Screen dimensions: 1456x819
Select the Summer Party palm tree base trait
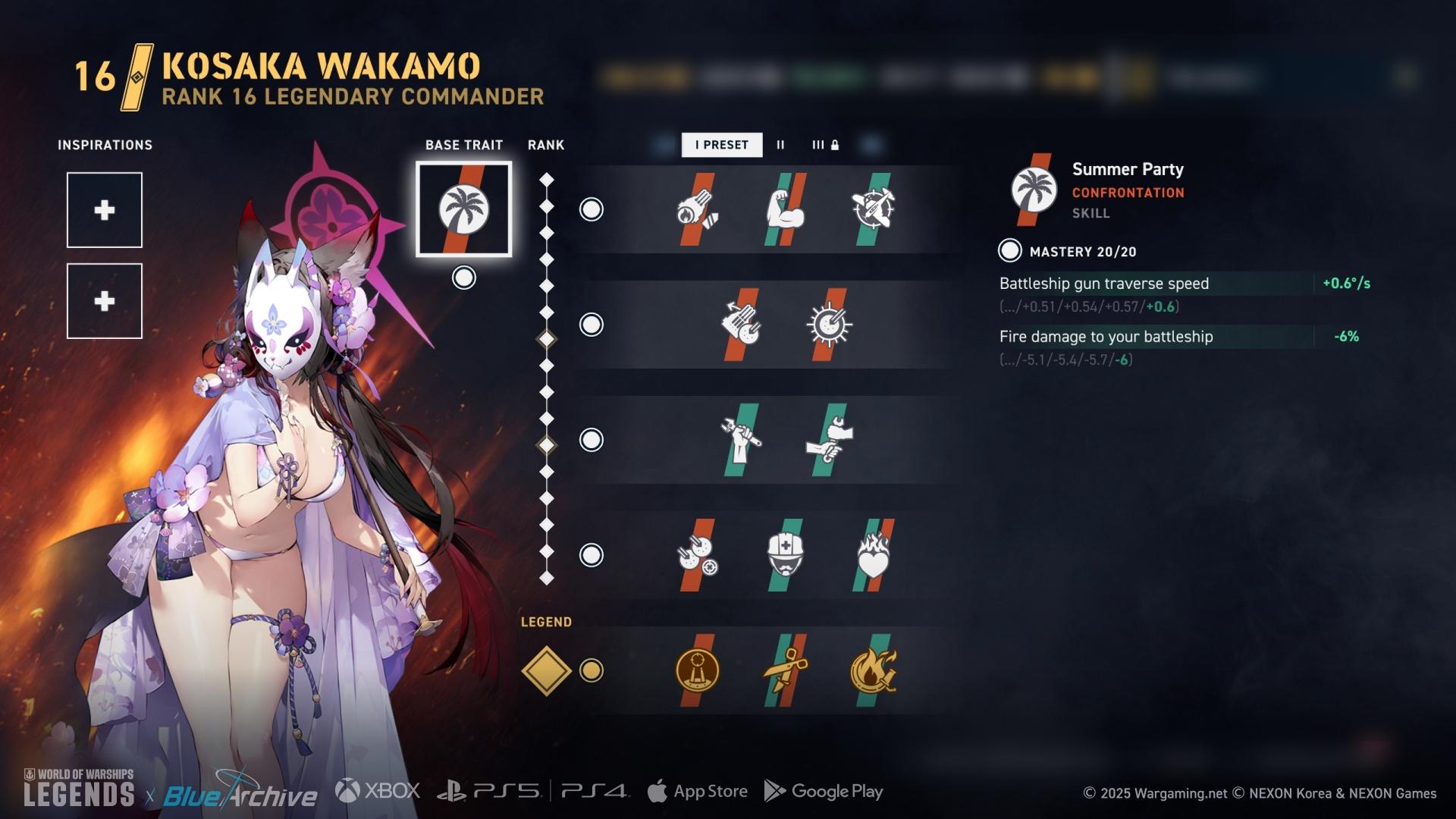(x=463, y=209)
